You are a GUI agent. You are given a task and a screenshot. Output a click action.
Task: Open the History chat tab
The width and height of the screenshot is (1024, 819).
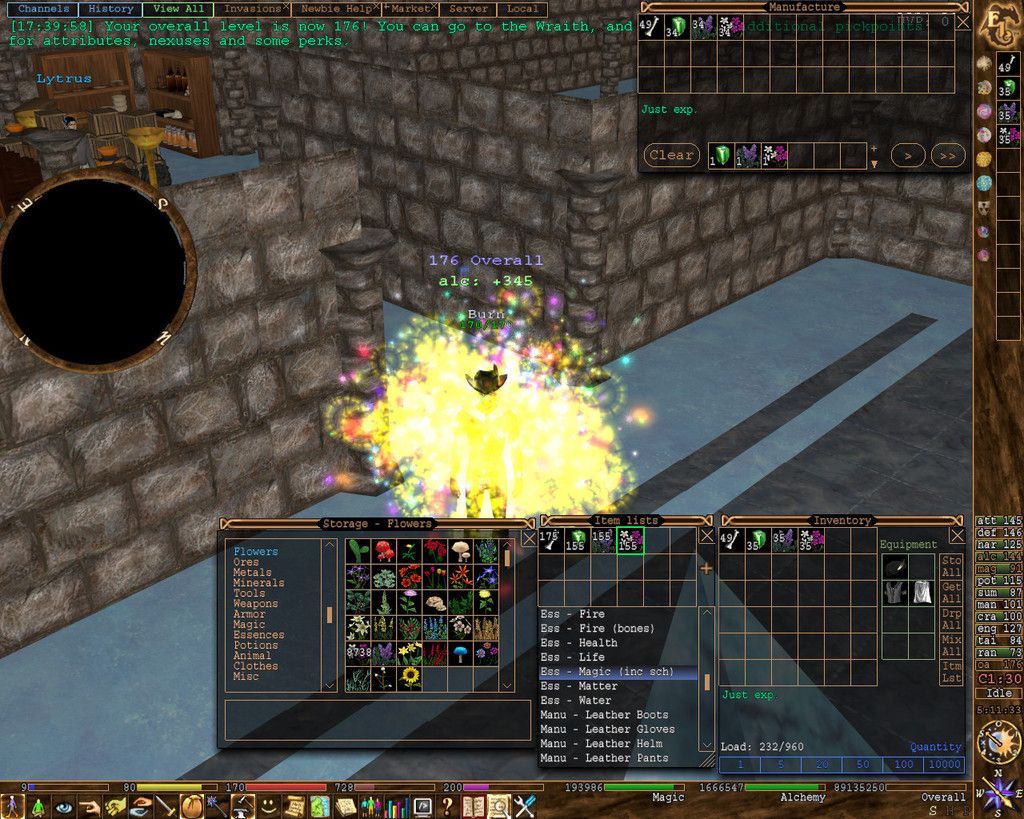(110, 9)
